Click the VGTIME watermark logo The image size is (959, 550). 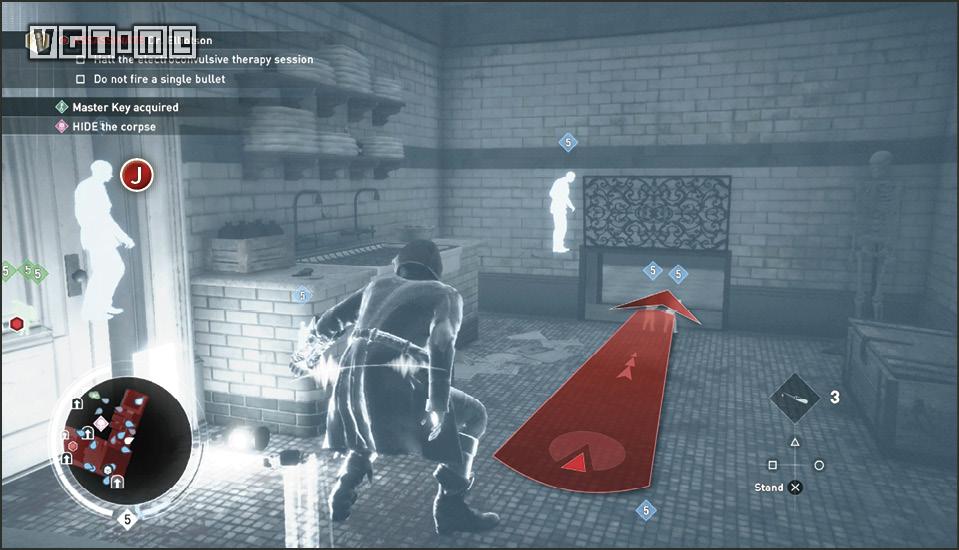click(110, 41)
